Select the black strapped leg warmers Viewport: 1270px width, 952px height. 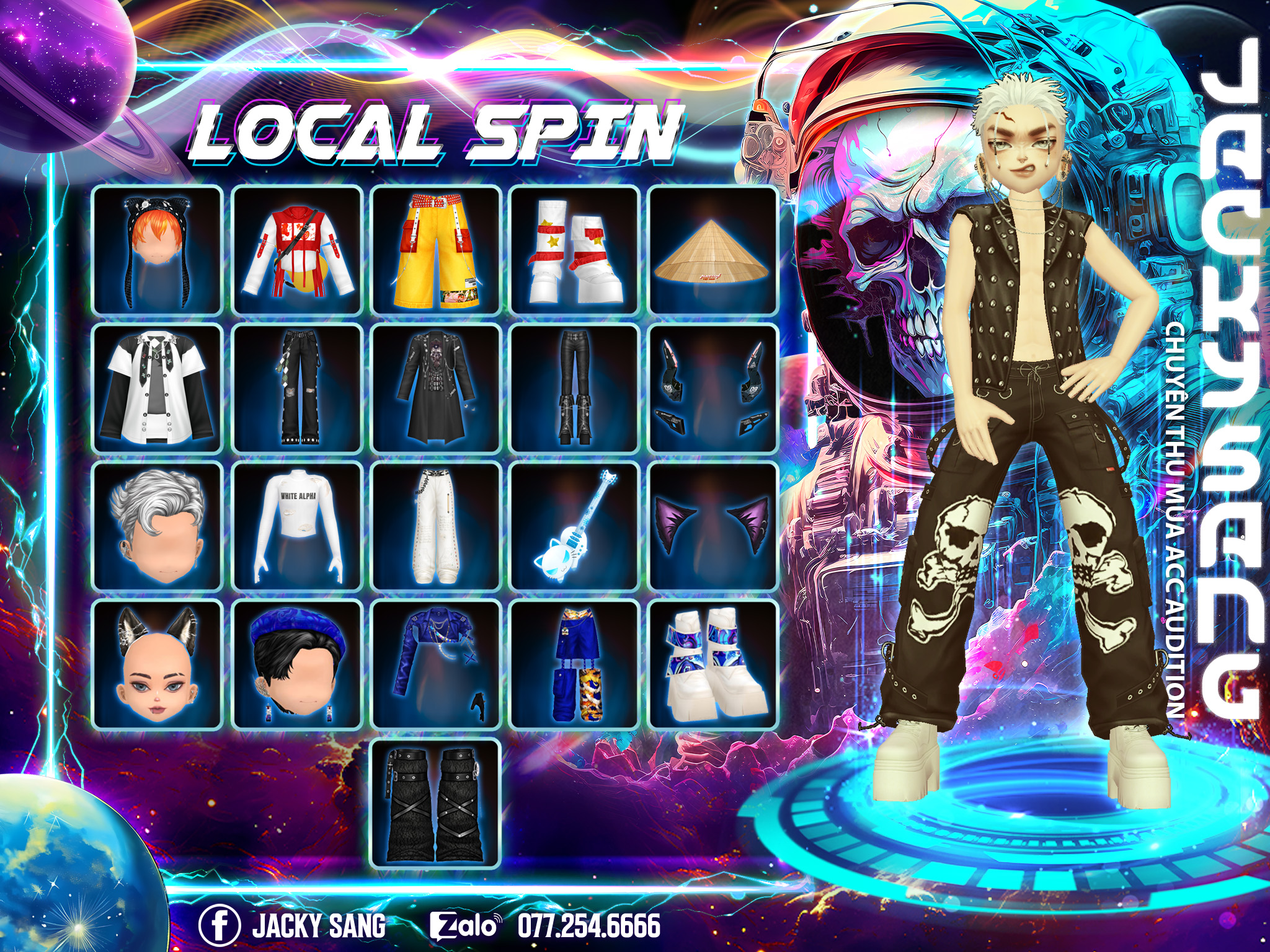click(x=435, y=804)
